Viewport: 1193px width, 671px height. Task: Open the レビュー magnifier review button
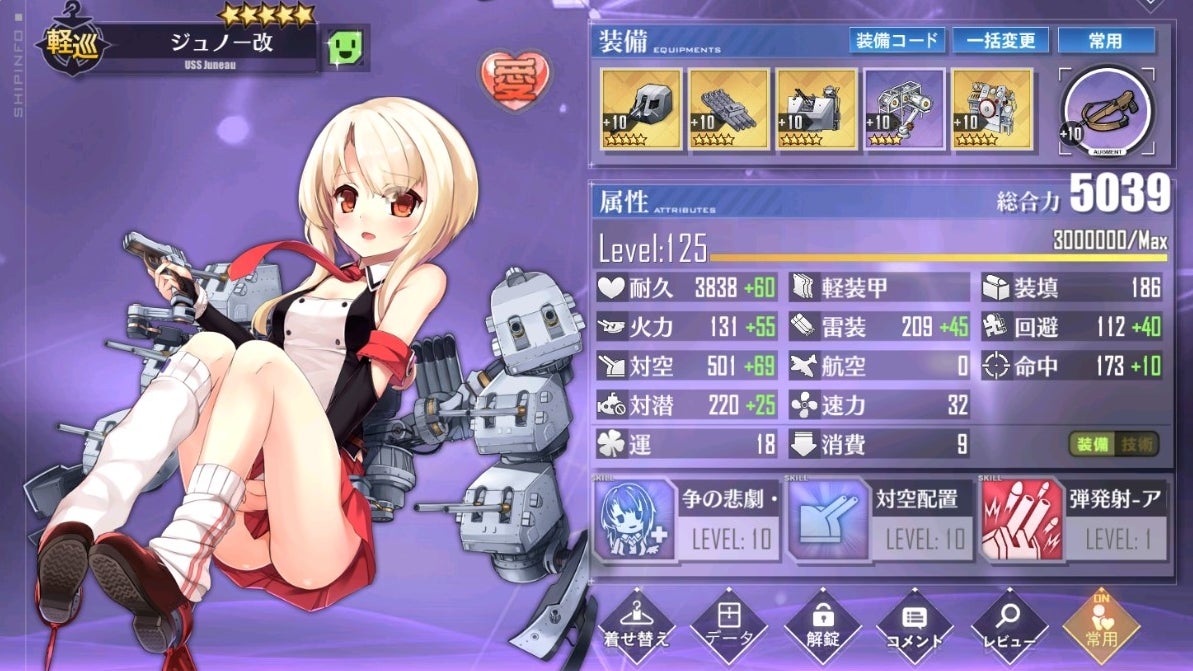pos(1008,623)
